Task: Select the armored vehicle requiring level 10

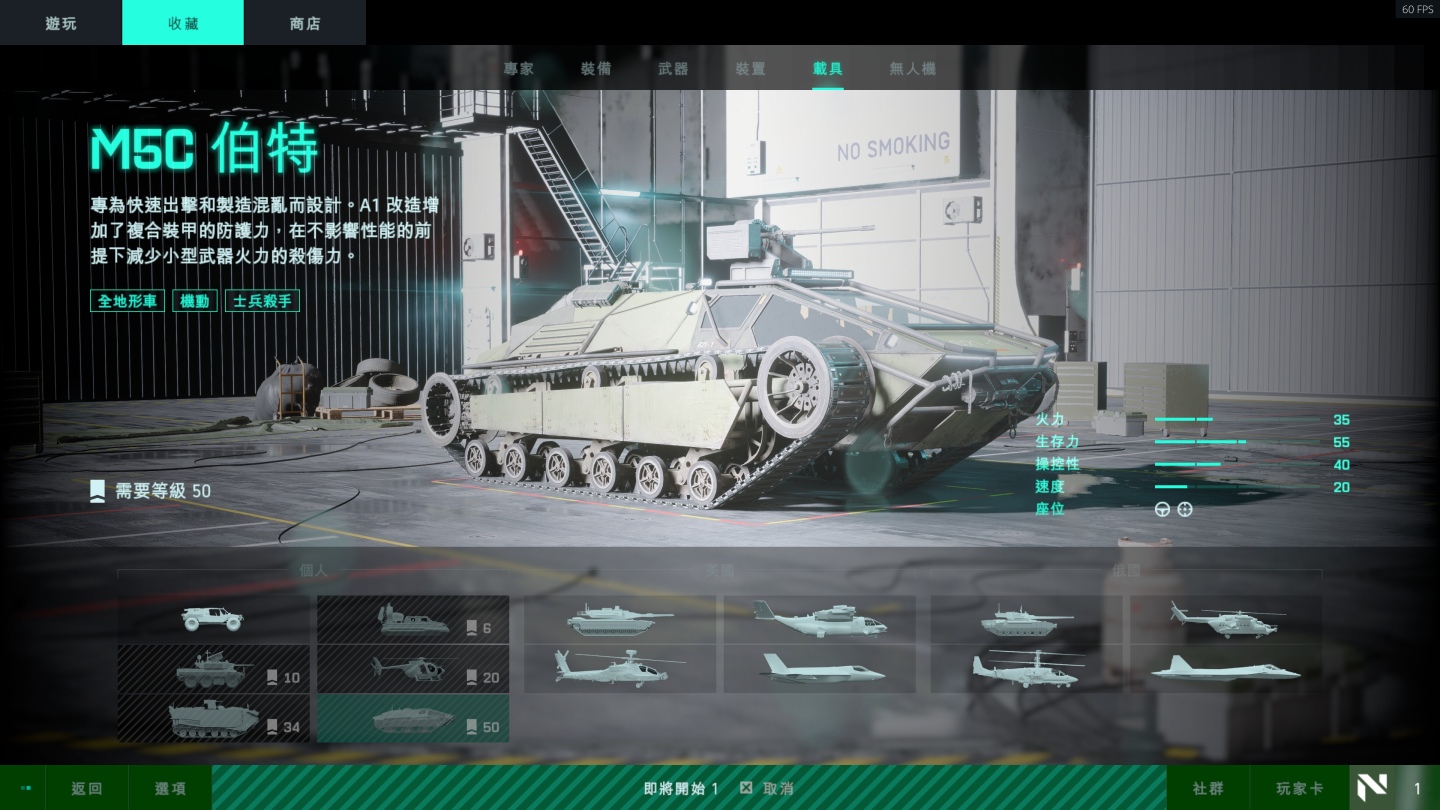Action: click(x=213, y=669)
